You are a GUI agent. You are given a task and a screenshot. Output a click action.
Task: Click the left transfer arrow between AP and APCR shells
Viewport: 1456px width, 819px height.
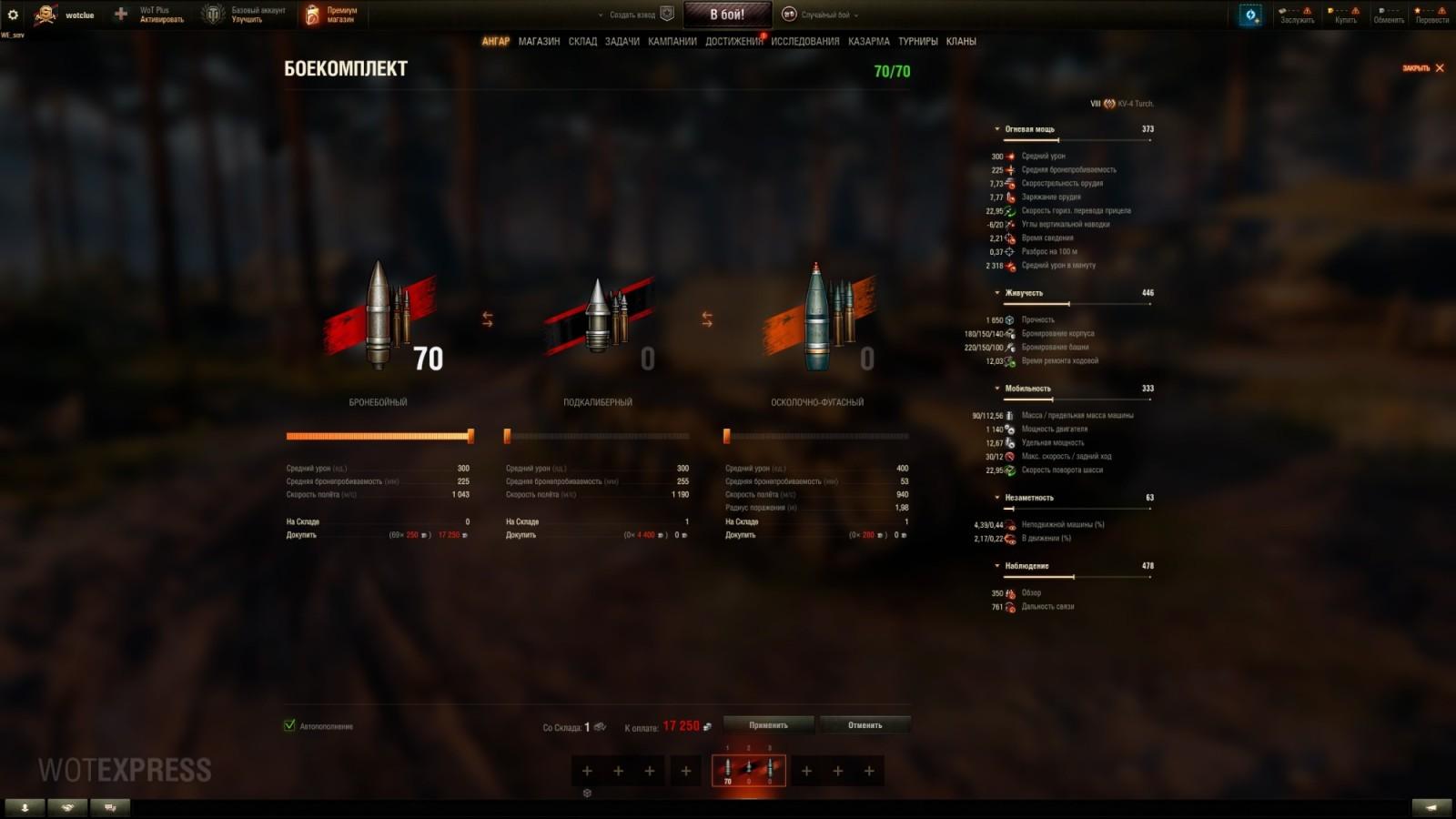point(489,318)
